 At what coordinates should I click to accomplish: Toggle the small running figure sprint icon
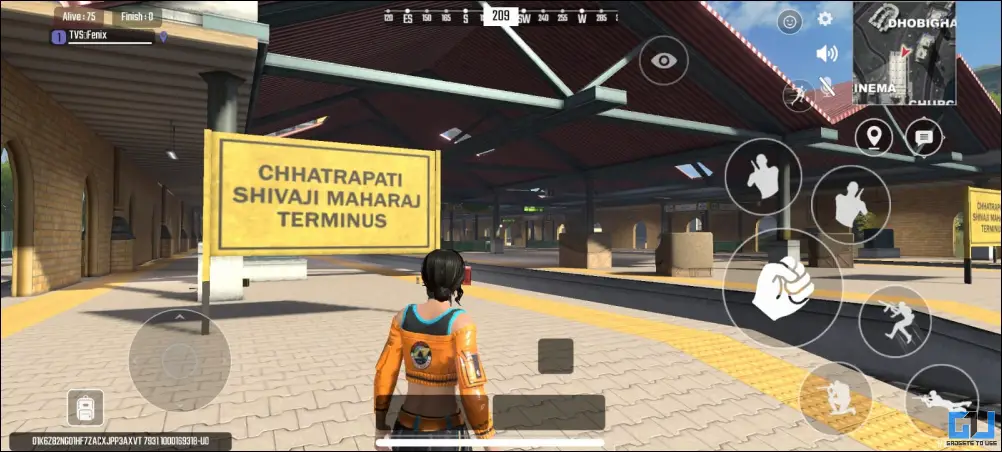click(798, 95)
